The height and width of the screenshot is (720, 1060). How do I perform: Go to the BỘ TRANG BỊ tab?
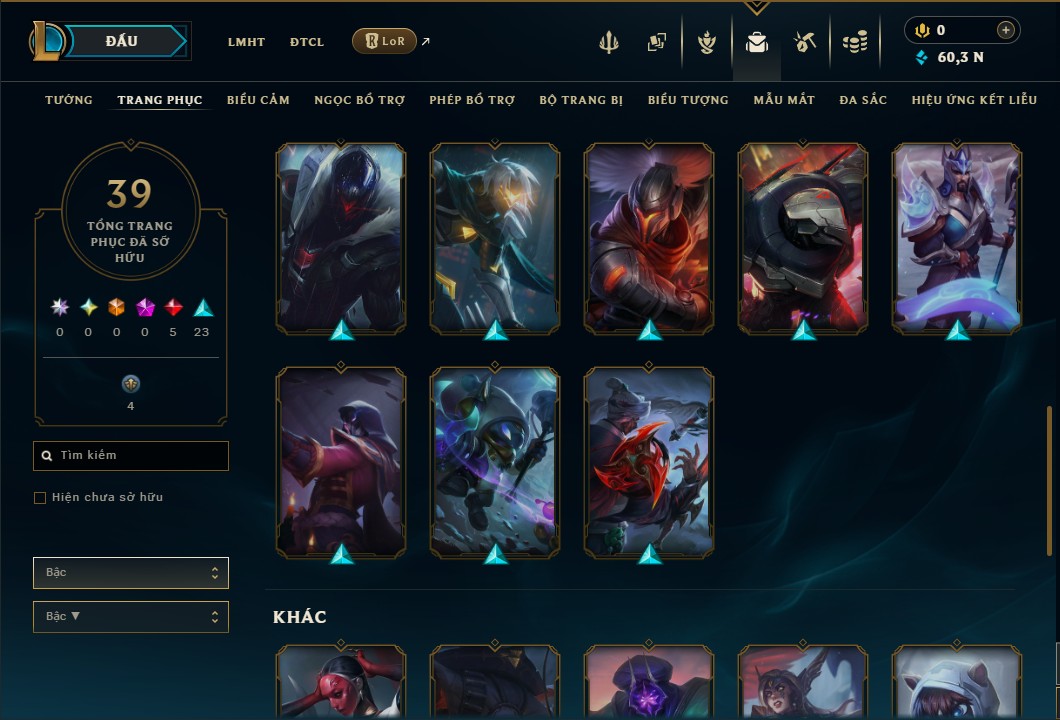[581, 100]
